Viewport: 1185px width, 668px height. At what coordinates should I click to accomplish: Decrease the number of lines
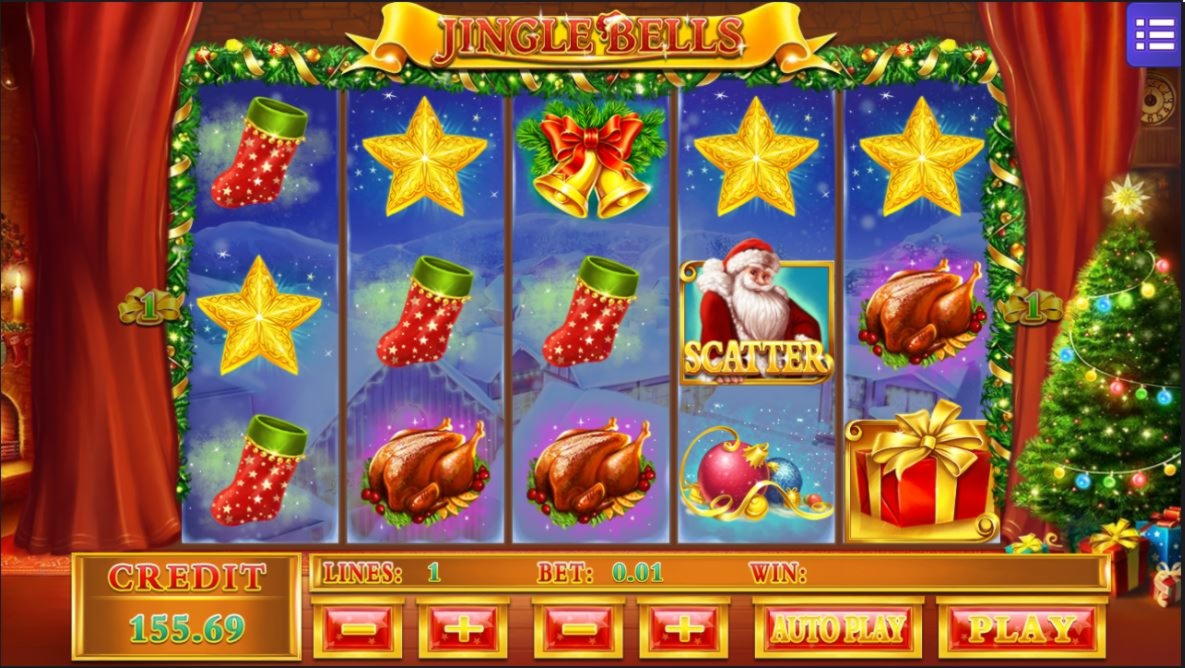(358, 629)
